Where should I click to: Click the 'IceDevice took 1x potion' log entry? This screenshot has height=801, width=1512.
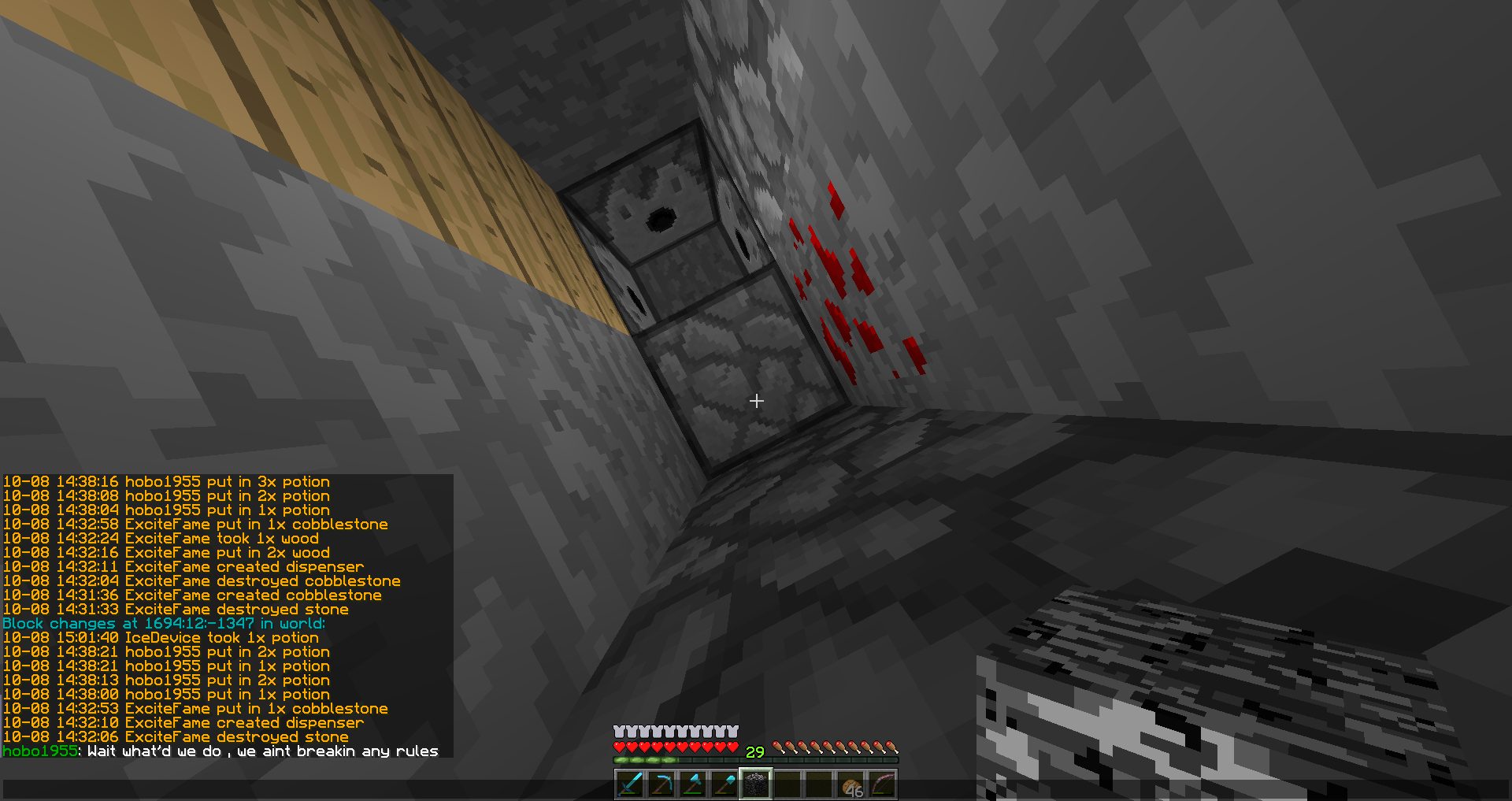coord(161,636)
